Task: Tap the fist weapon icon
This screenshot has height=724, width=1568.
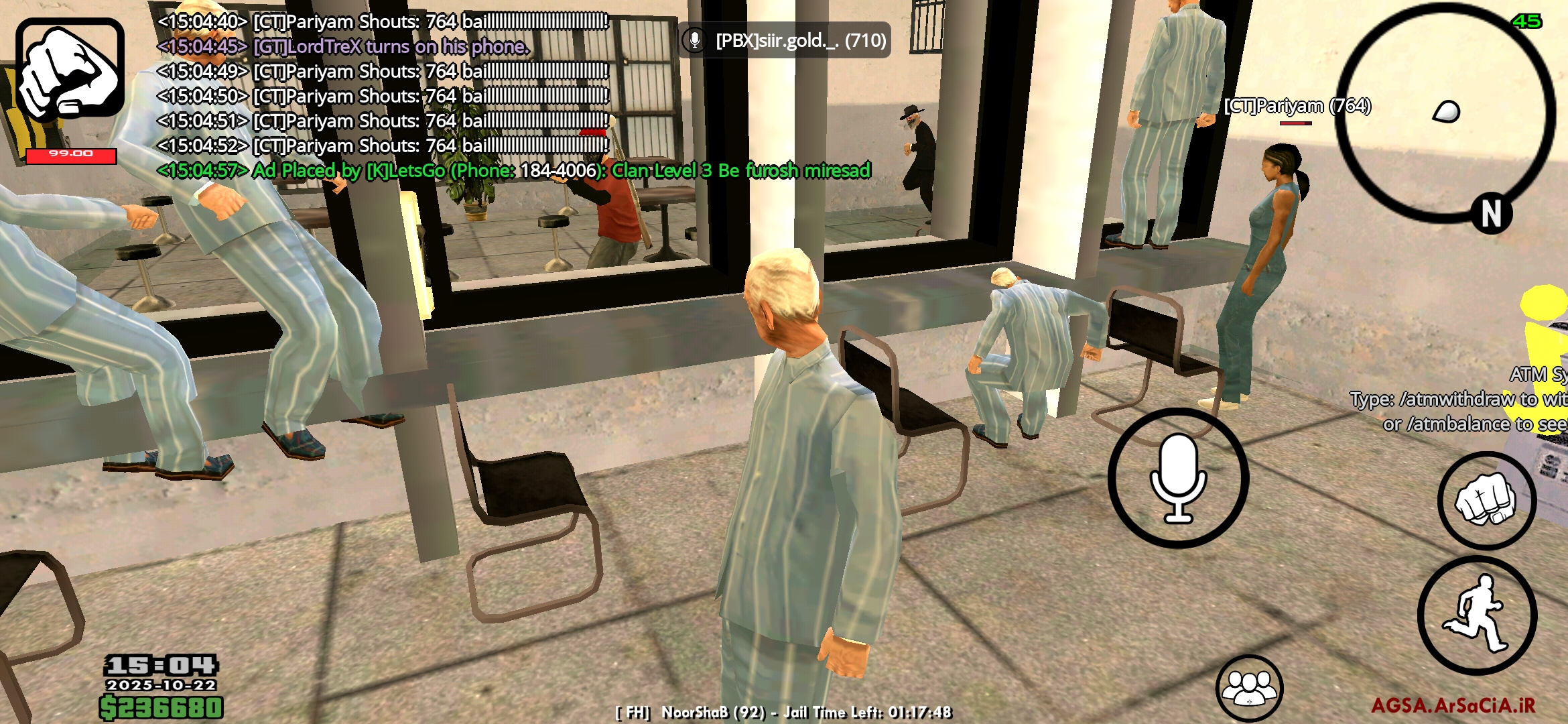Action: 70,68
